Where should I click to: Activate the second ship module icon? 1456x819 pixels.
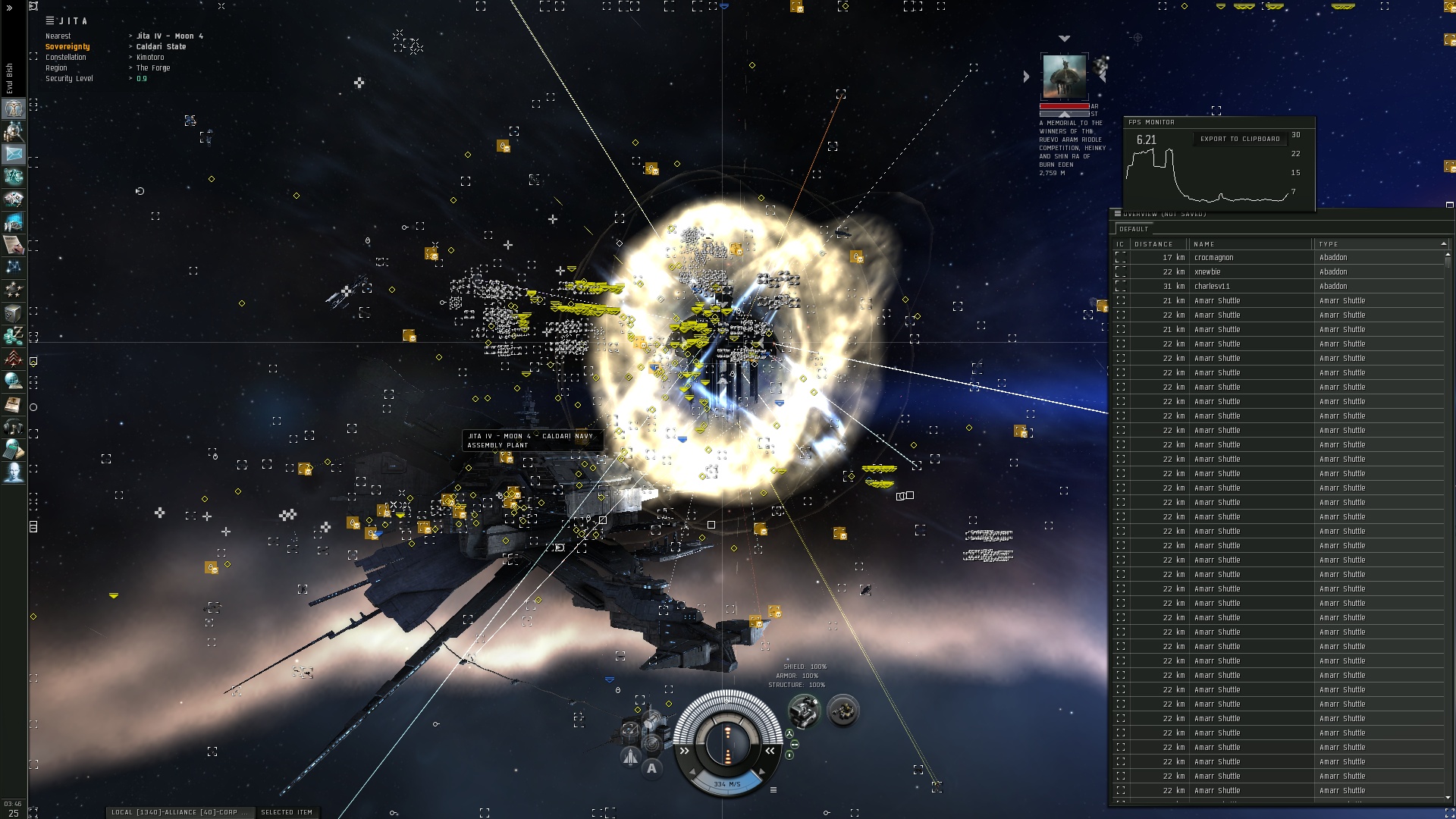[x=842, y=711]
